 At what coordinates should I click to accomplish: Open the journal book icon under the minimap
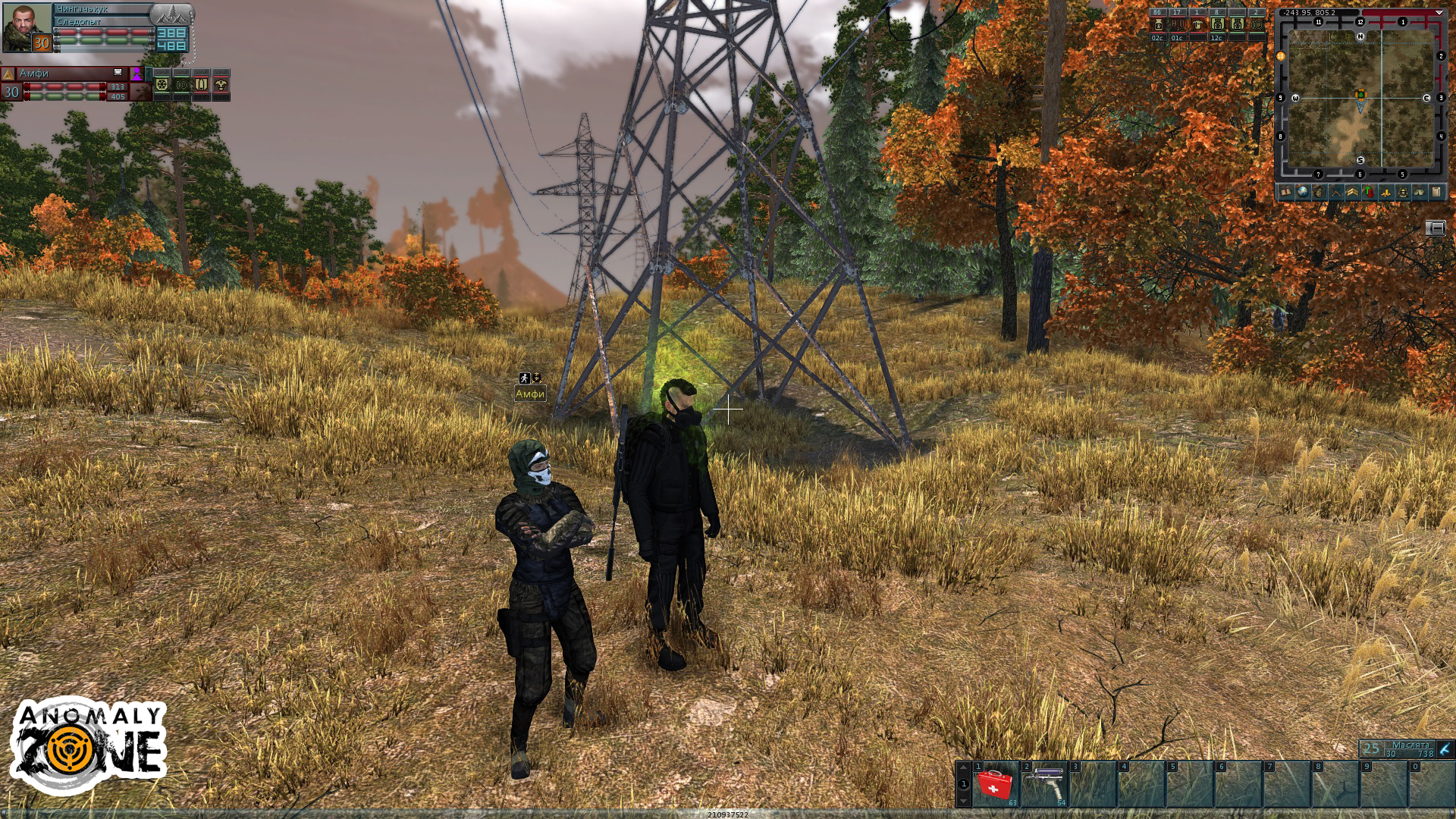pyautogui.click(x=1286, y=193)
